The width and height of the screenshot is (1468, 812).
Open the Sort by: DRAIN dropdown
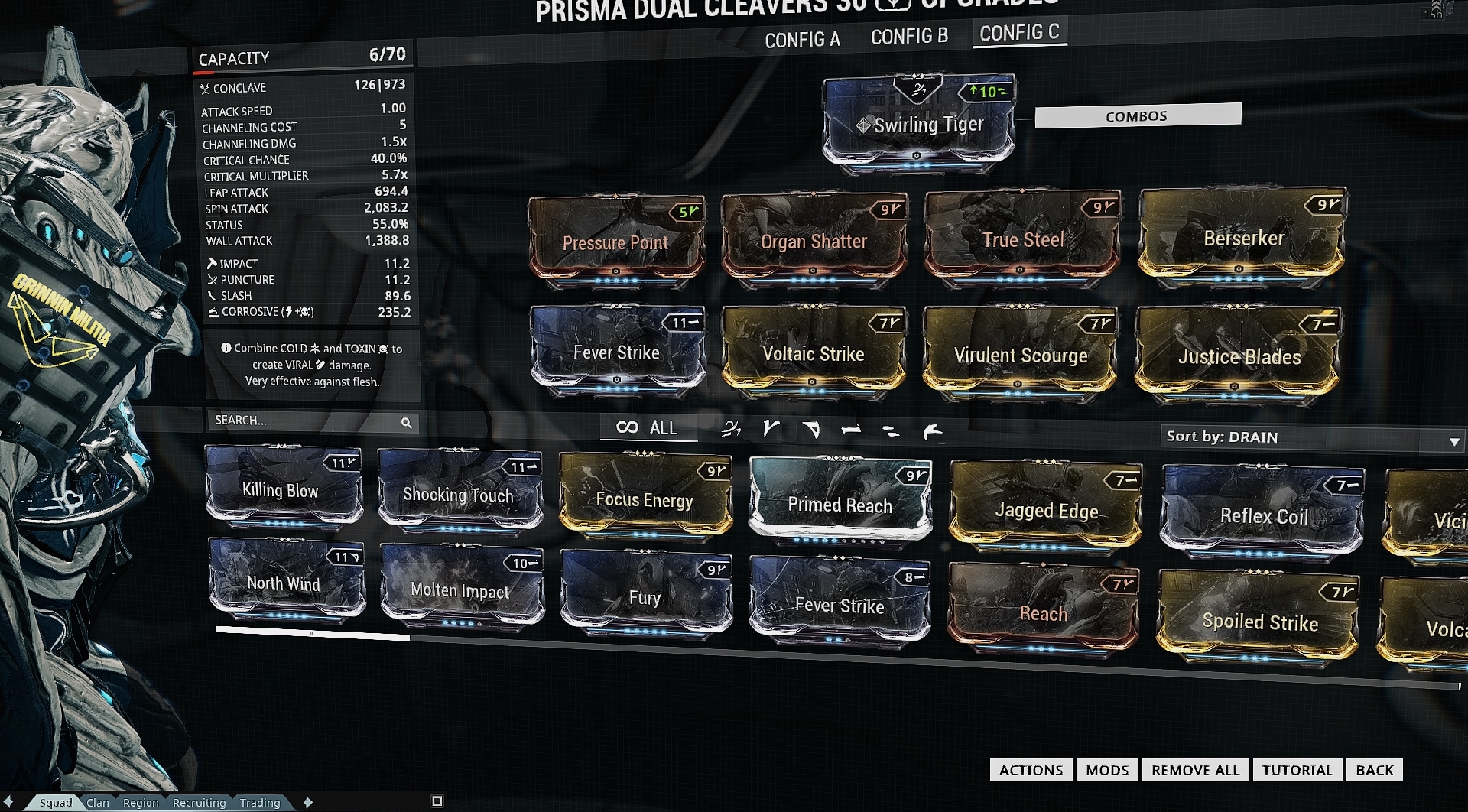click(1310, 438)
